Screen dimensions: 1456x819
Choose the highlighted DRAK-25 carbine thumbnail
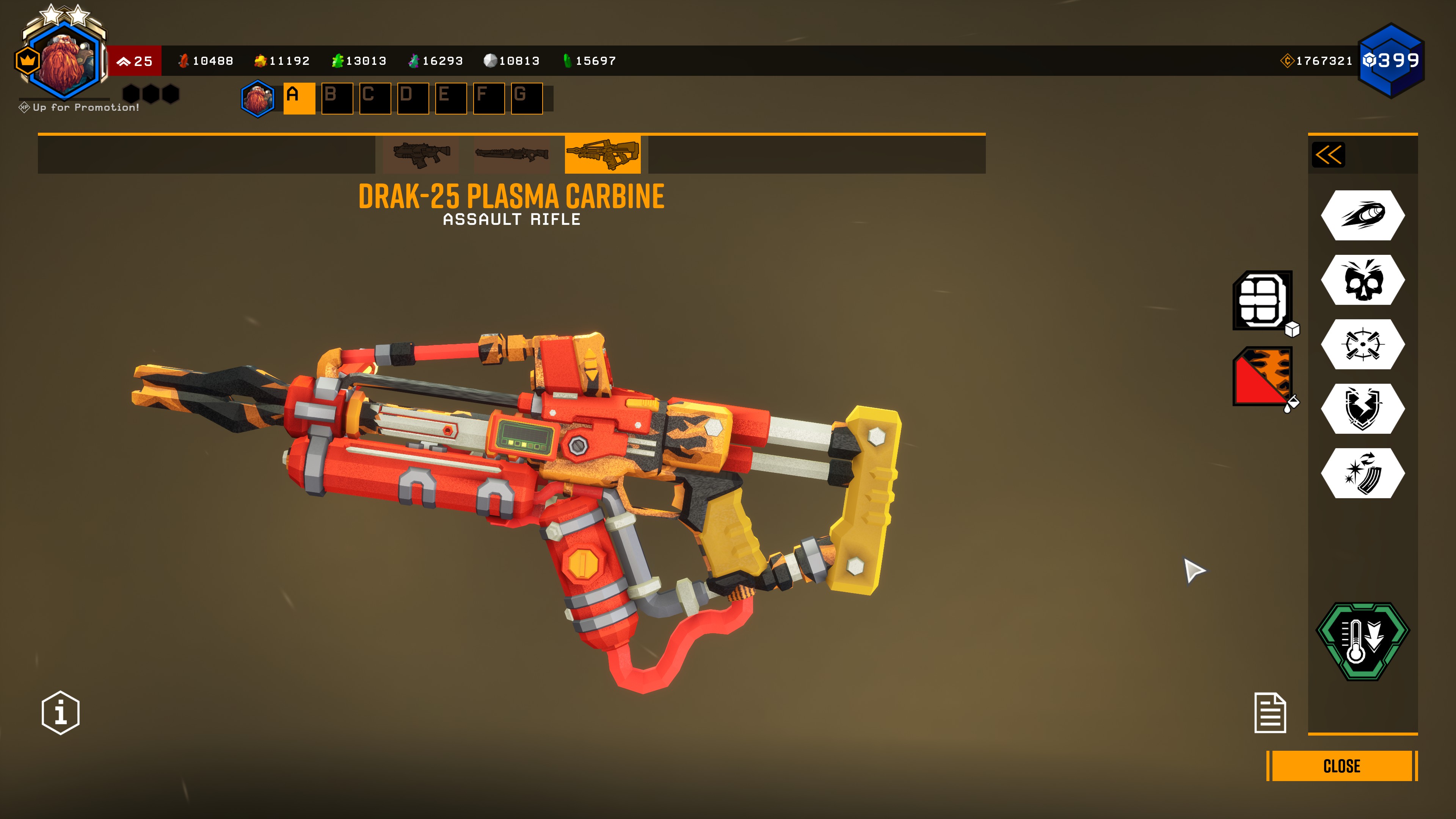pyautogui.click(x=602, y=154)
